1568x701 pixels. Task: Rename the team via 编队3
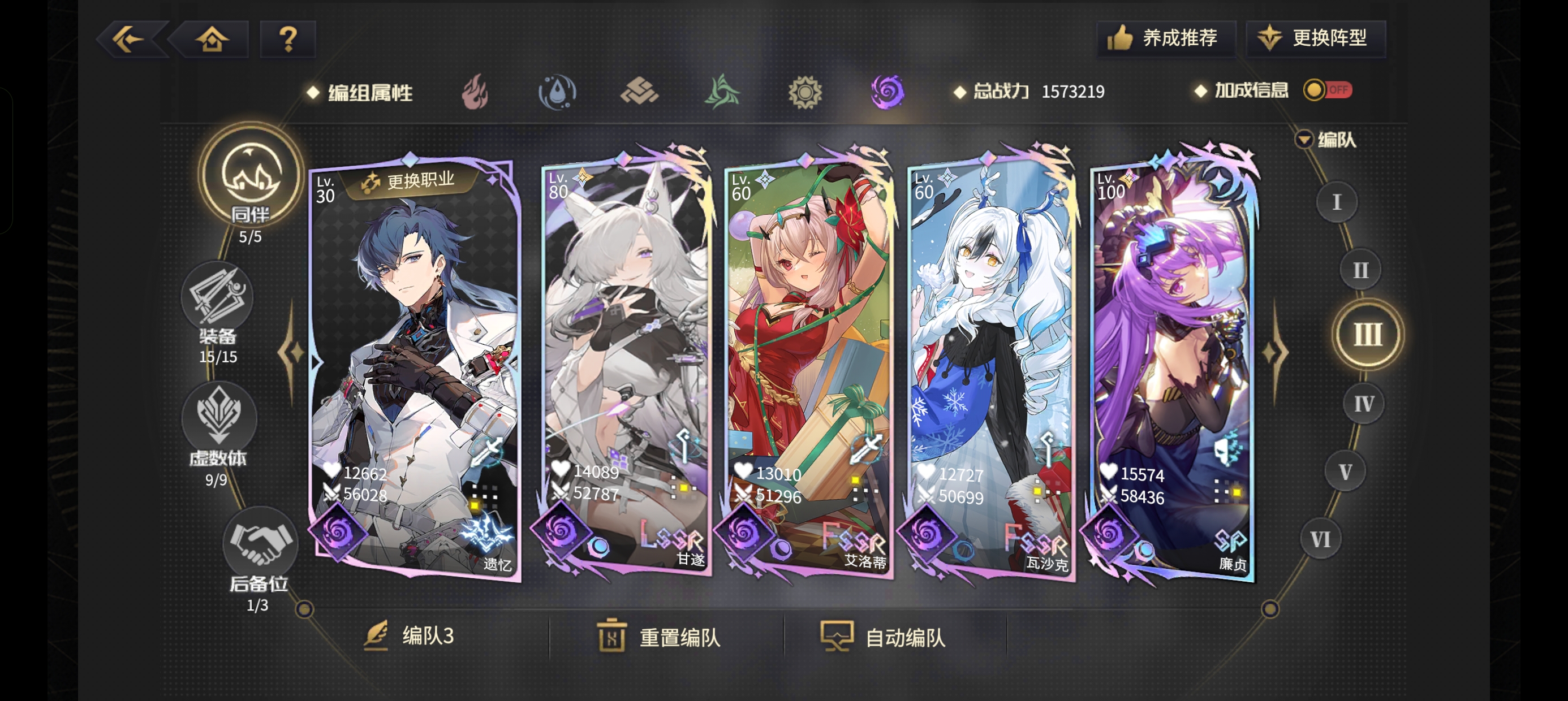click(x=410, y=636)
